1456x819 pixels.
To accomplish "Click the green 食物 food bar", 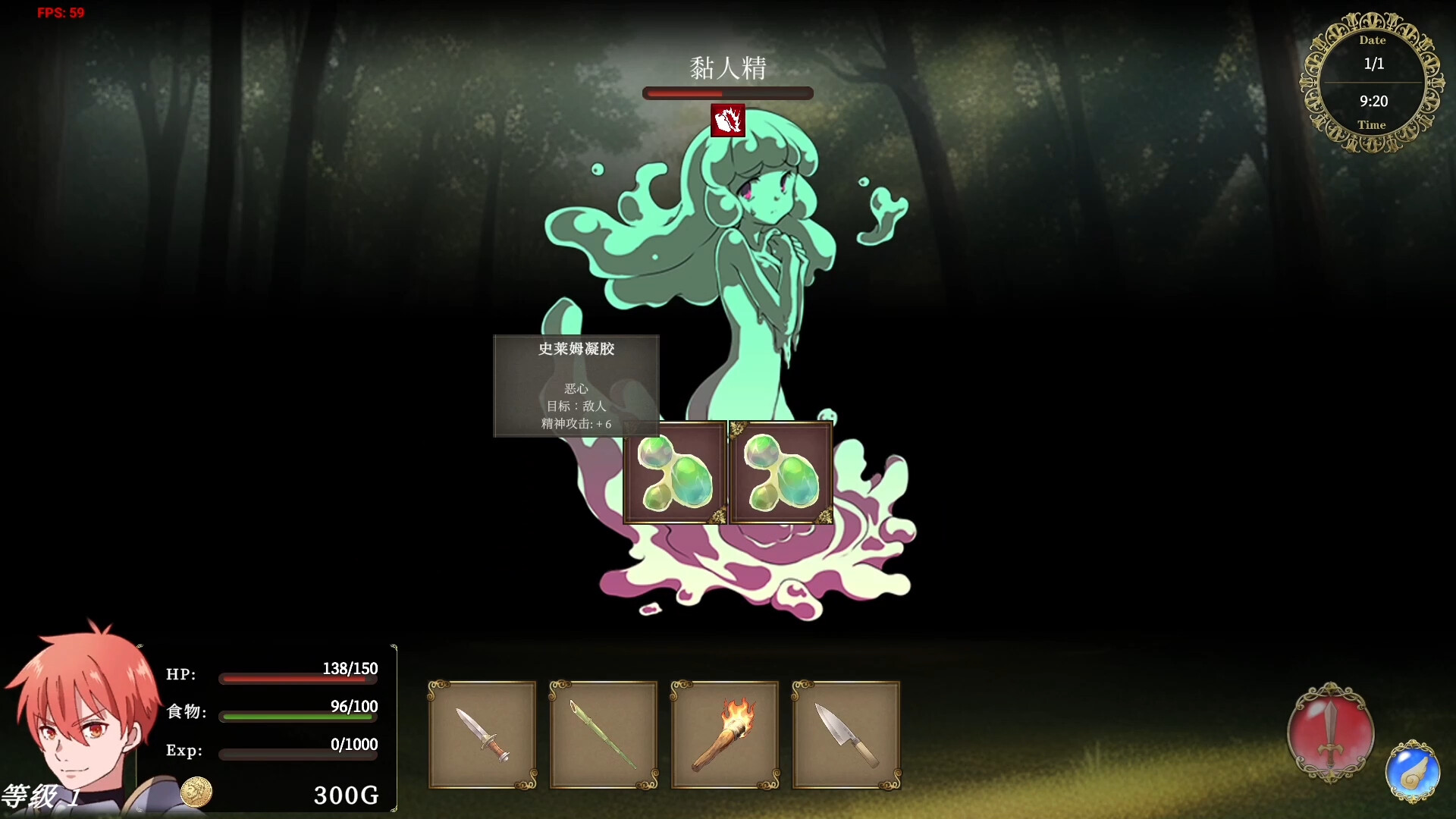I will [x=297, y=717].
